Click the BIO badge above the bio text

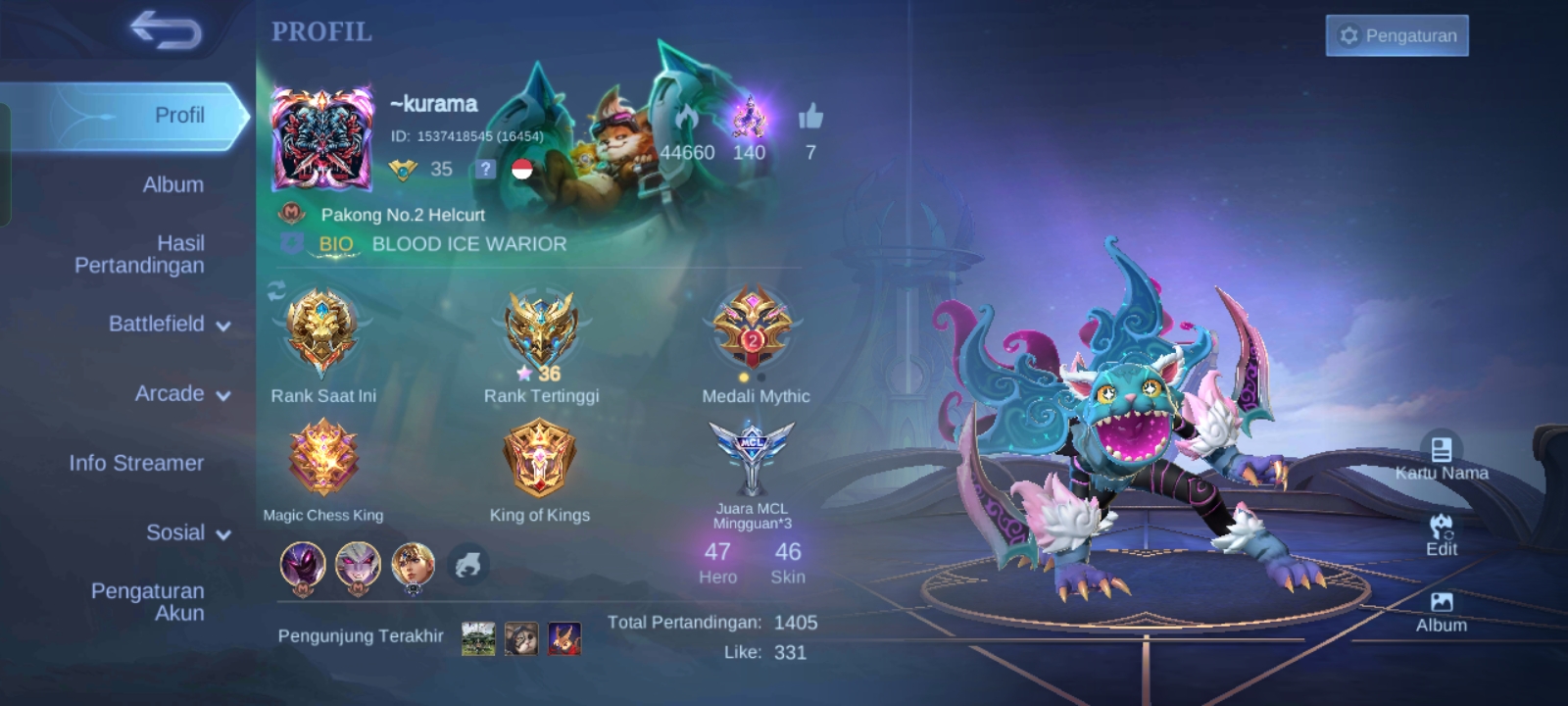click(336, 244)
